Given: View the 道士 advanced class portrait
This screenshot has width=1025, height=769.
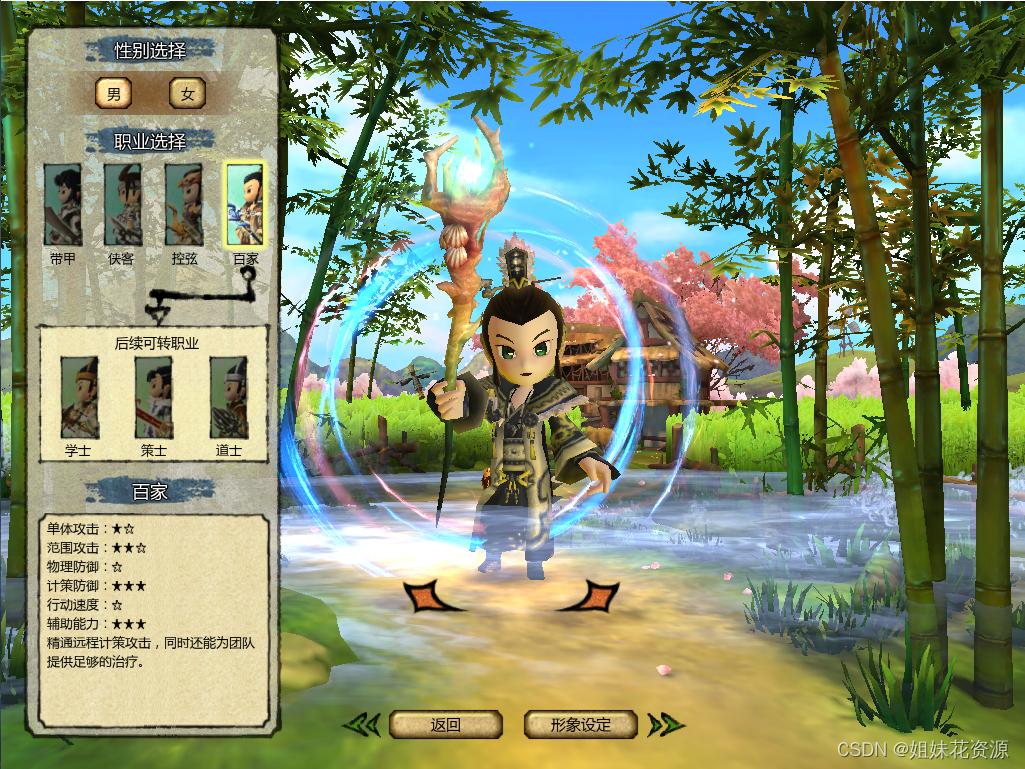Looking at the screenshot, I should [229, 398].
